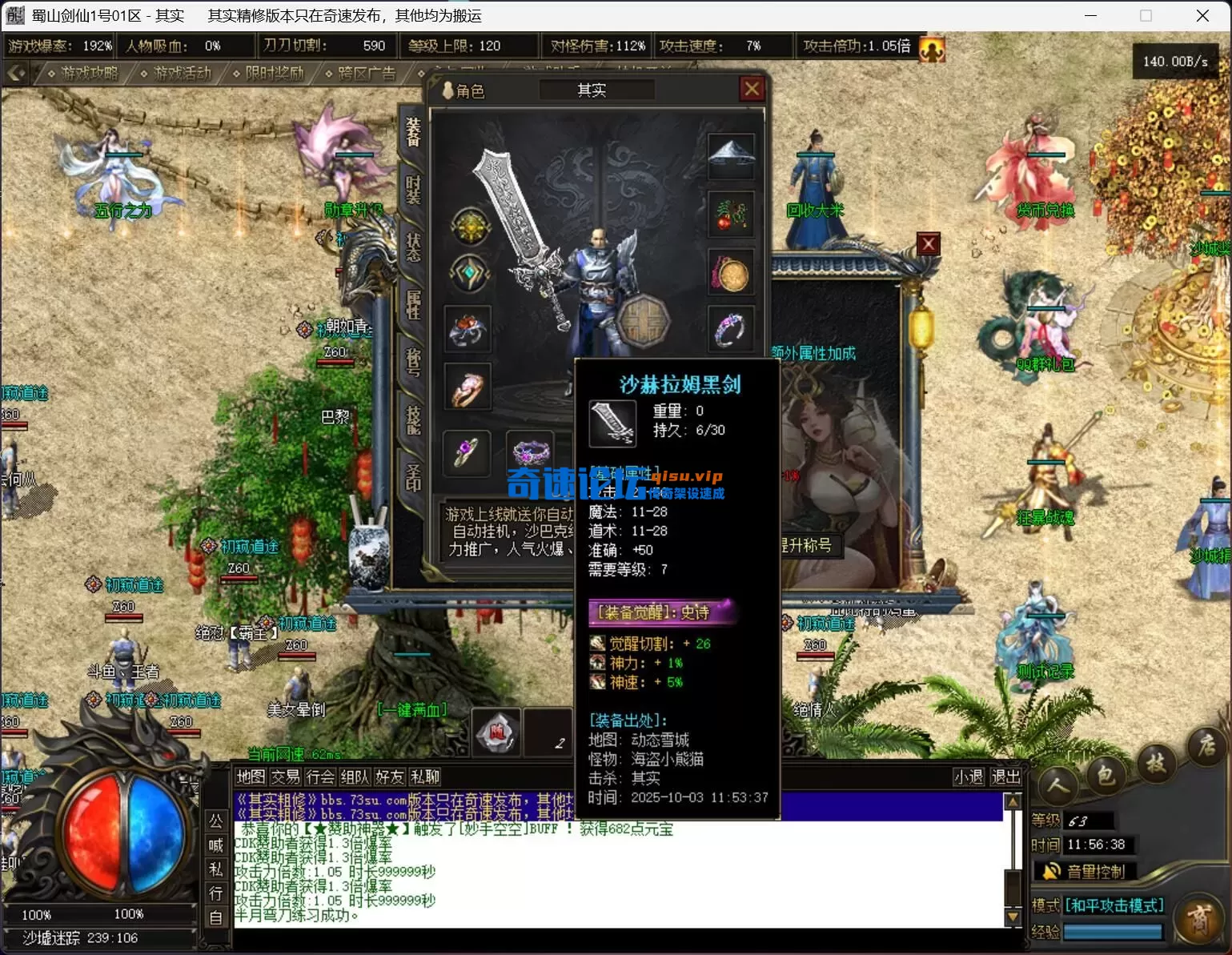Screen dimensions: 1232x955
Task: Open the 交易 trade button
Action: (x=285, y=776)
